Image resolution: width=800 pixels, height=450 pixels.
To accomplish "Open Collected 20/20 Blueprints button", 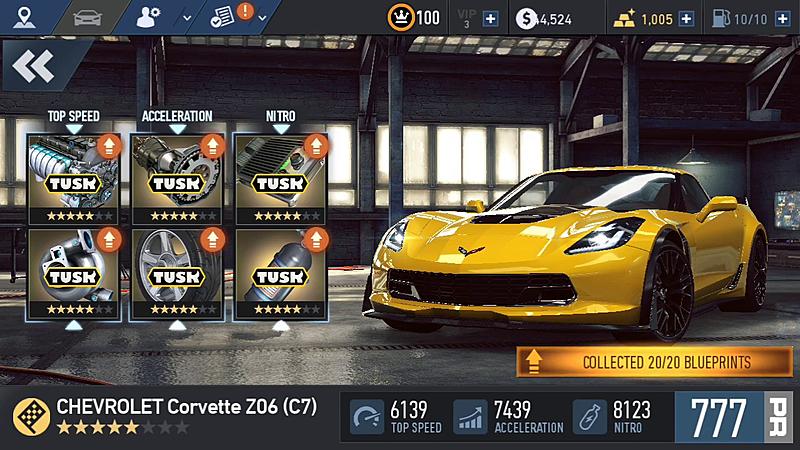I will click(654, 361).
